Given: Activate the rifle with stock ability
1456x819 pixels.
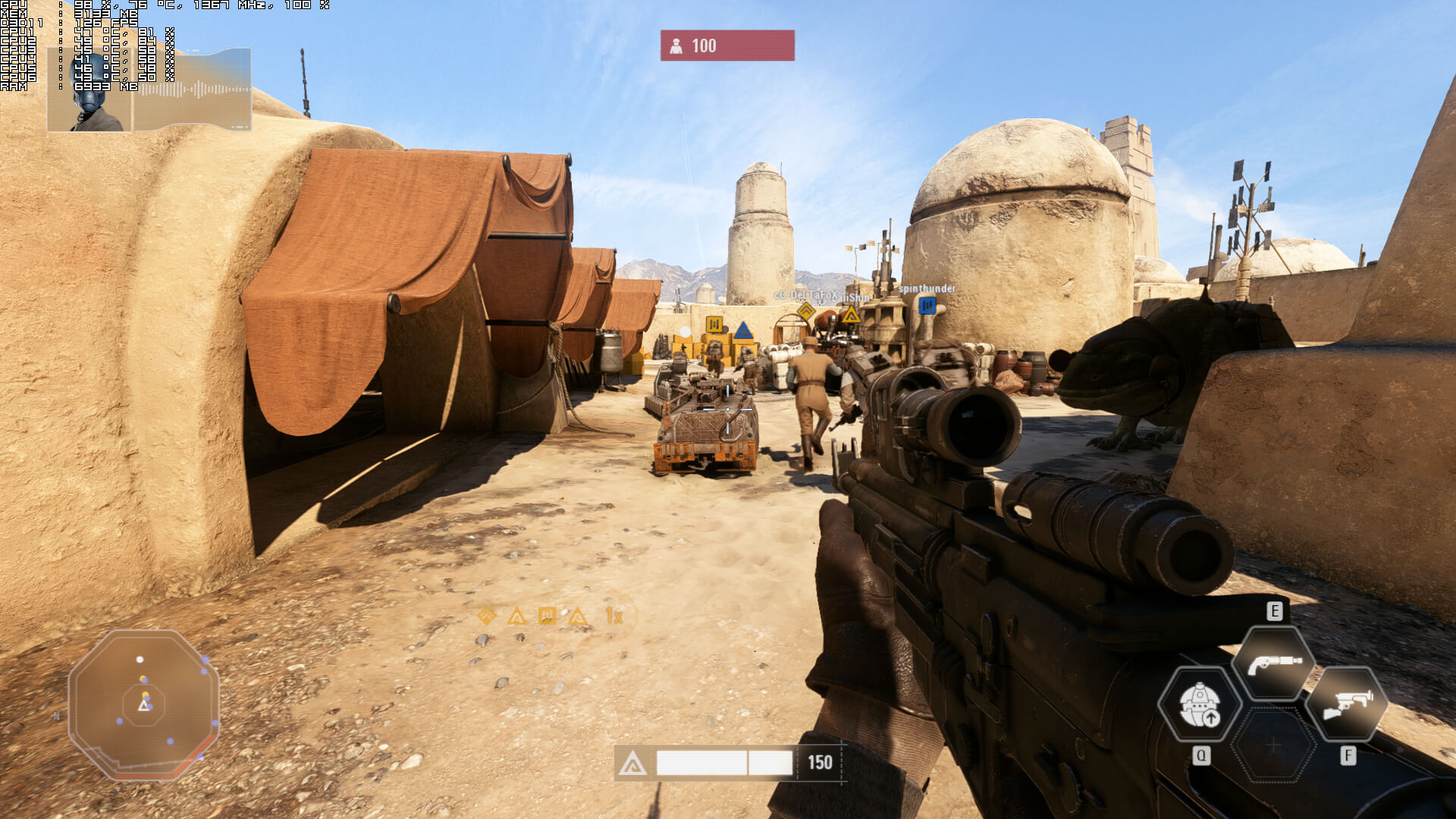Looking at the screenshot, I should click(x=1348, y=704).
